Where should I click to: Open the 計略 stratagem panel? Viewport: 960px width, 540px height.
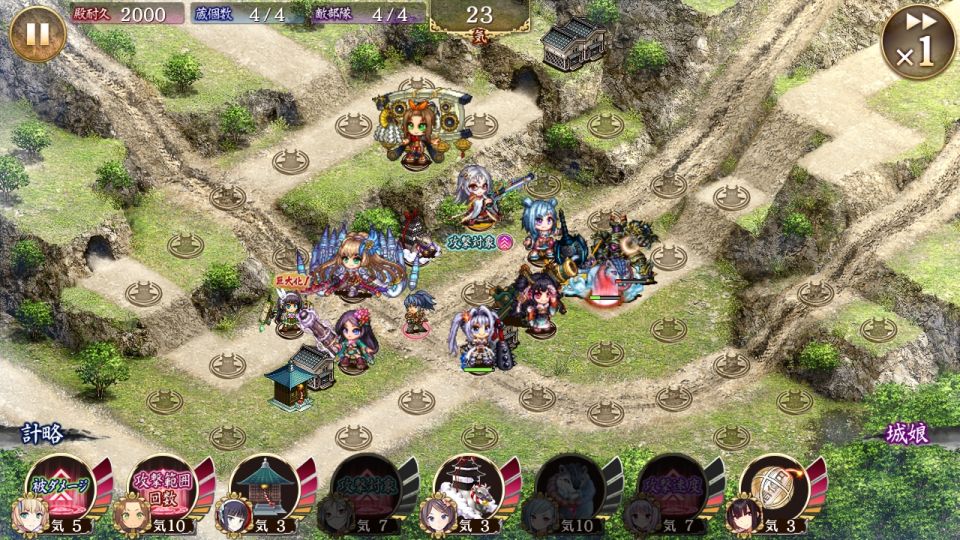[45, 434]
